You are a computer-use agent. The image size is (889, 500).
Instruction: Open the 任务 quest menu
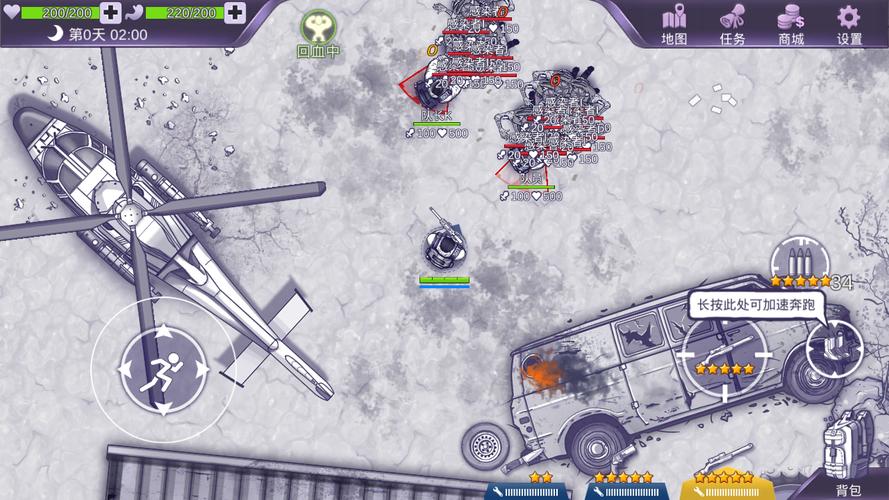[x=732, y=23]
